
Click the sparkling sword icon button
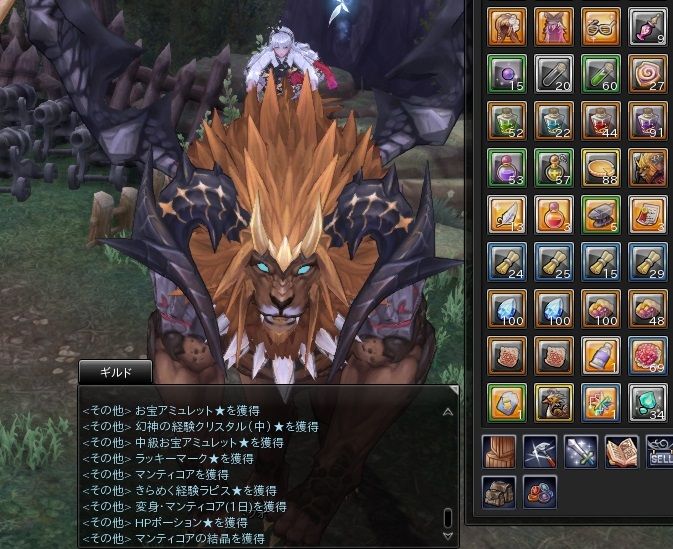tap(580, 451)
